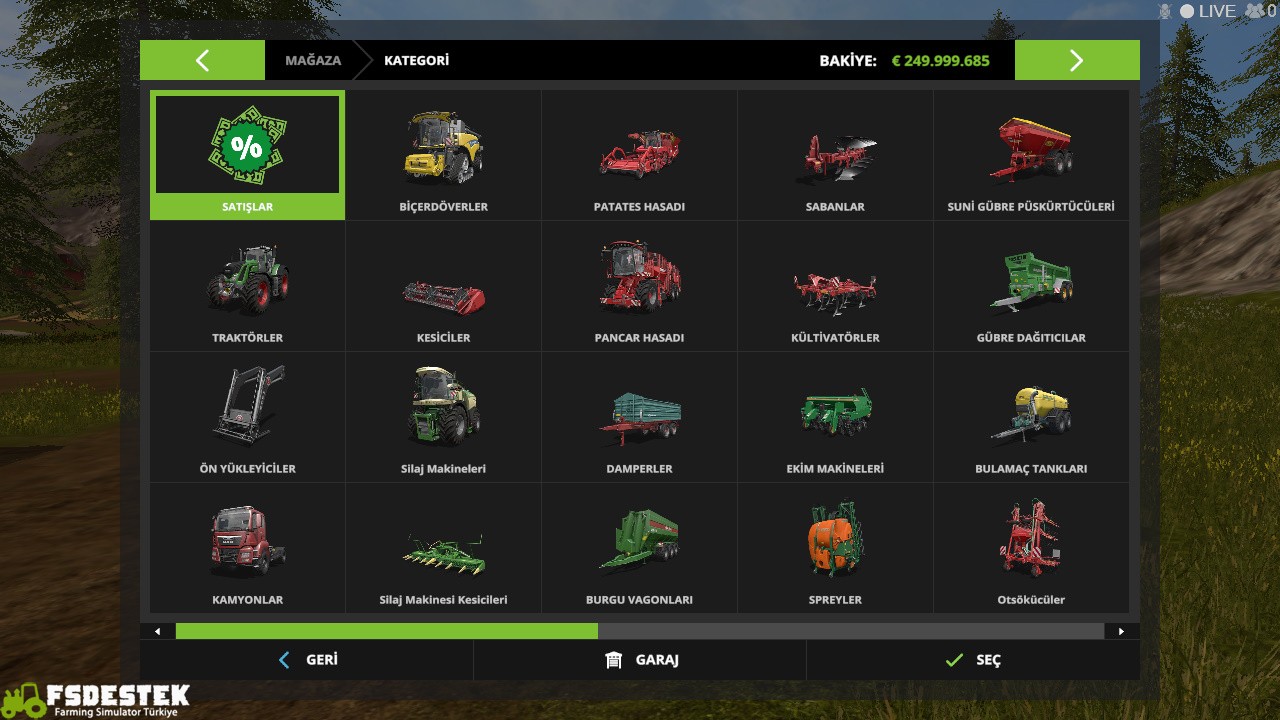Open the BİÇERDÖVERLER harvester category
Image resolution: width=1280 pixels, height=720 pixels.
pyautogui.click(x=443, y=150)
